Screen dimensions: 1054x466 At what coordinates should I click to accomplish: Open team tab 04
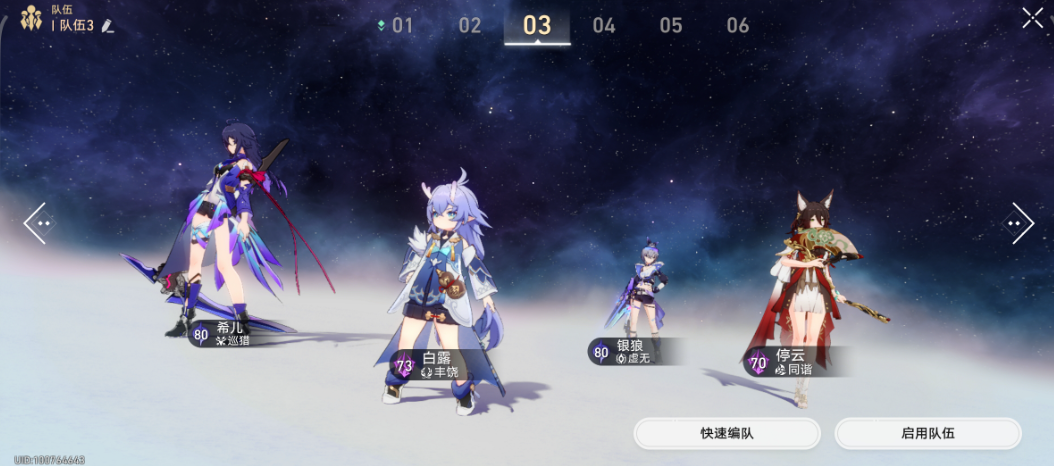coord(604,26)
